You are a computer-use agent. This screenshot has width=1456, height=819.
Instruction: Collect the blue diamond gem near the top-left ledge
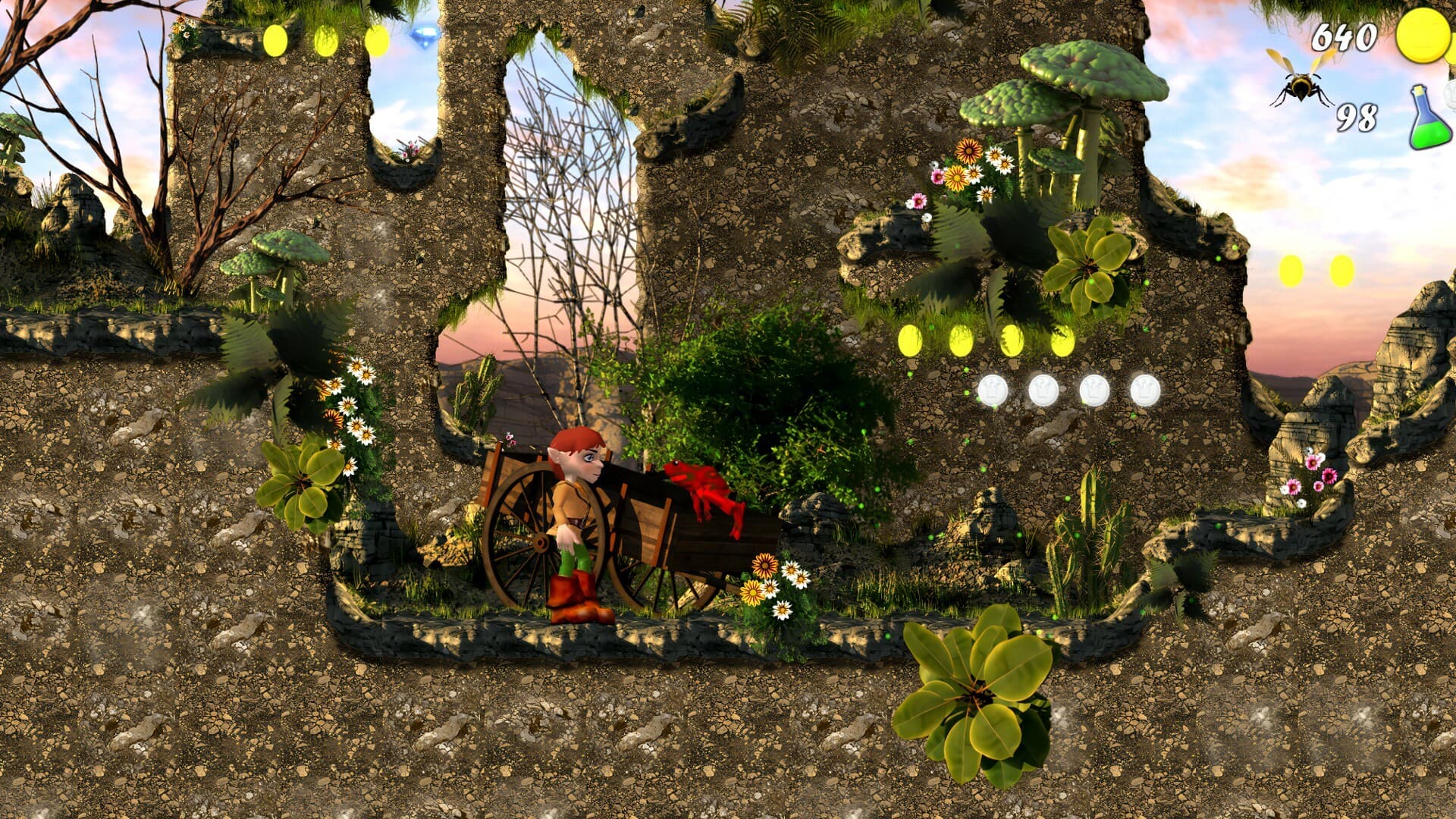coord(425,36)
